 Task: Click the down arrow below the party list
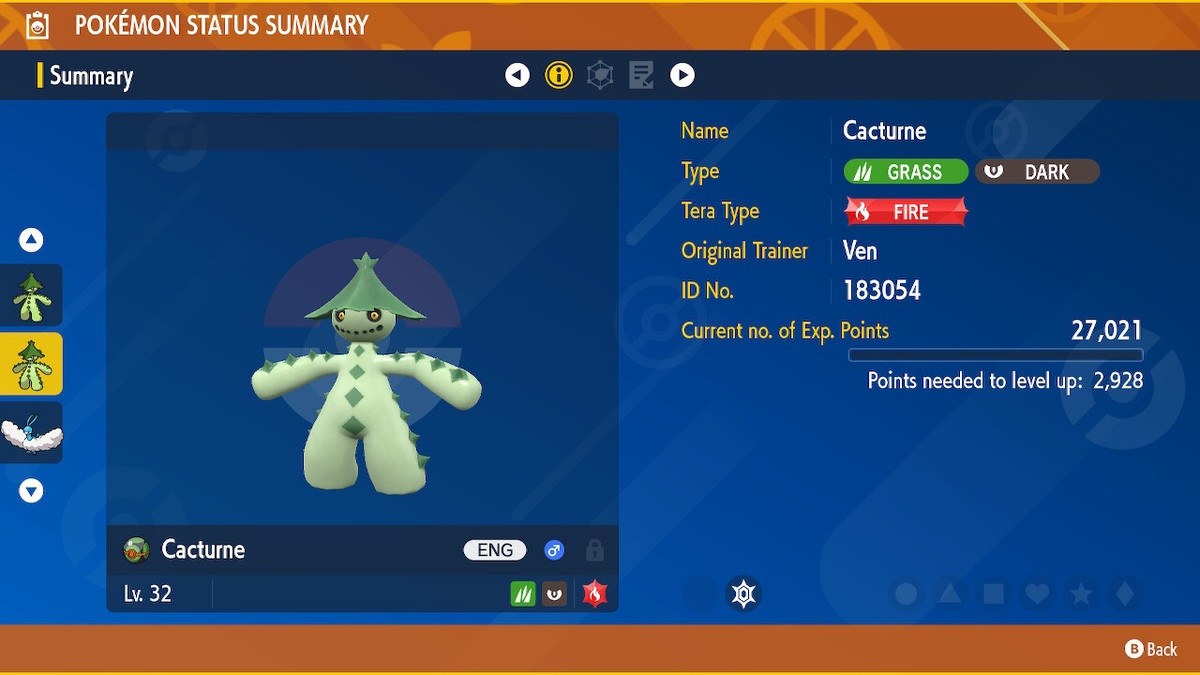click(31, 491)
